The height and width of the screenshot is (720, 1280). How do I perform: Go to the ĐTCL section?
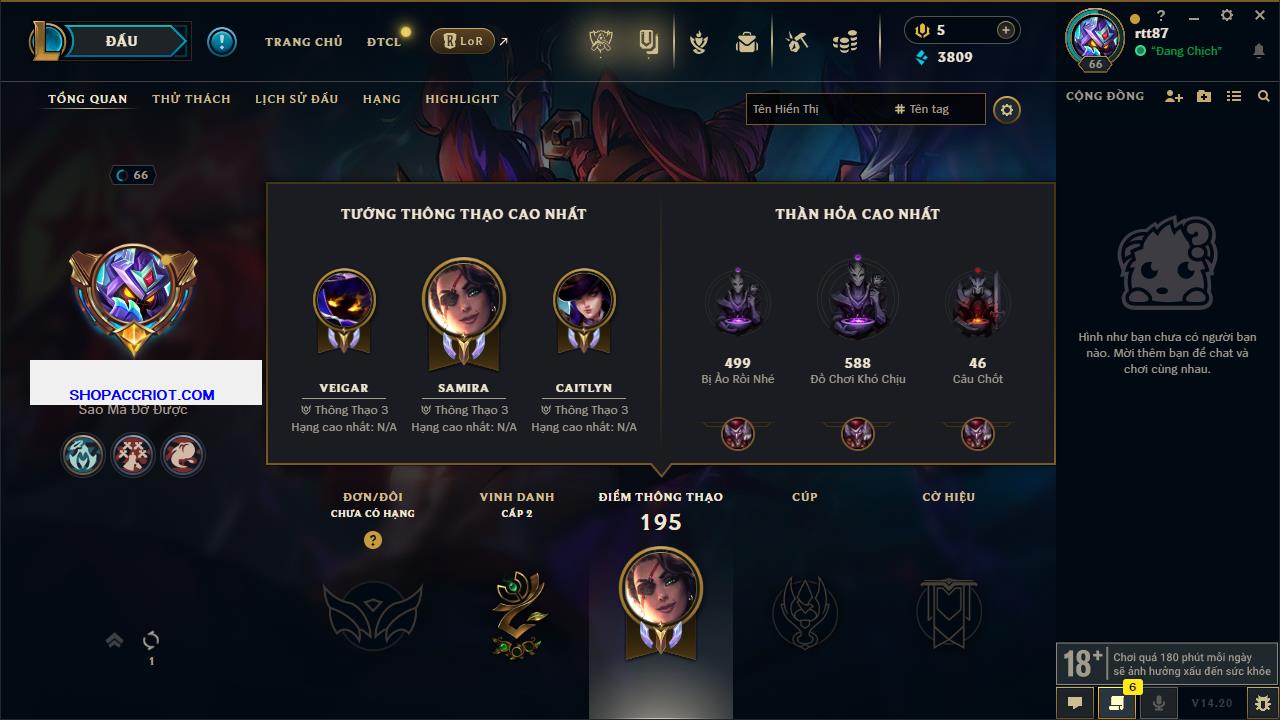coord(383,42)
